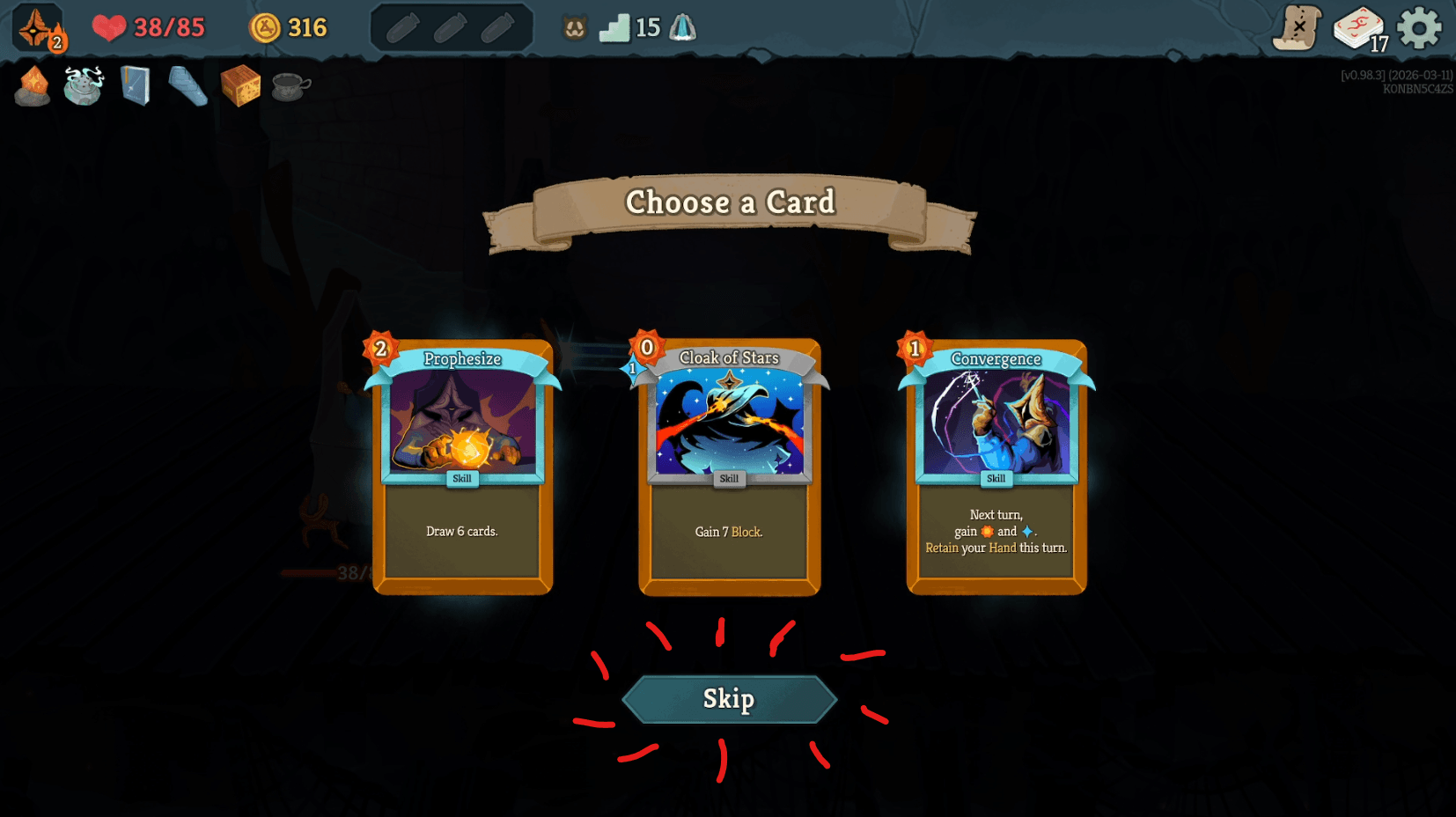Image resolution: width=1456 pixels, height=817 pixels.
Task: View the deck of 17 cards
Action: 1359,28
